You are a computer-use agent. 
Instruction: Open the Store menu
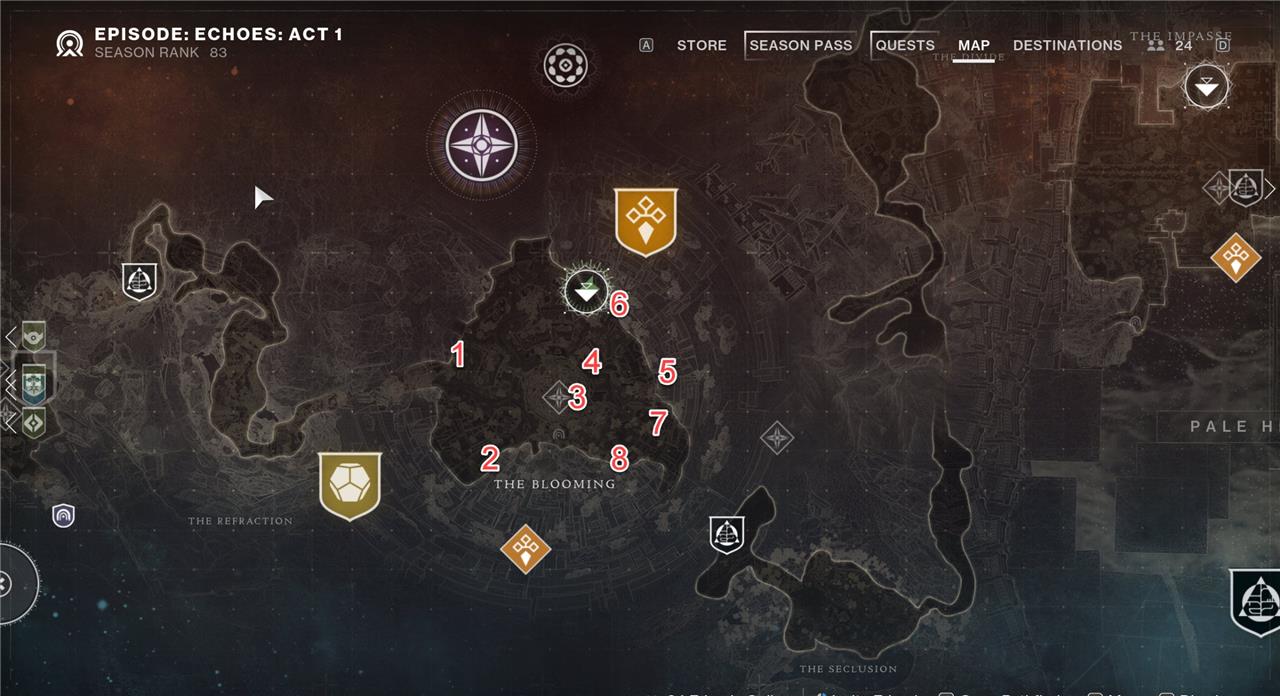tap(701, 45)
